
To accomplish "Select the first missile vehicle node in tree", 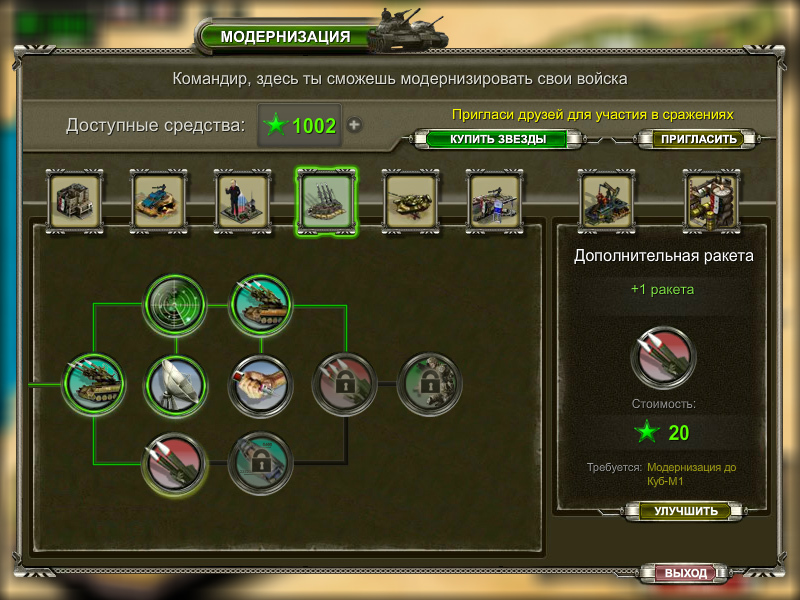I will (x=94, y=383).
